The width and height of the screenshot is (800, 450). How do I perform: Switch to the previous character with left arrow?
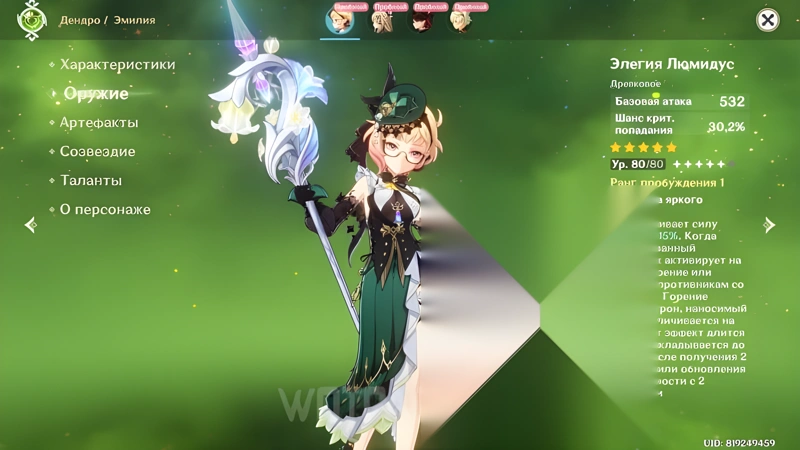coord(30,225)
